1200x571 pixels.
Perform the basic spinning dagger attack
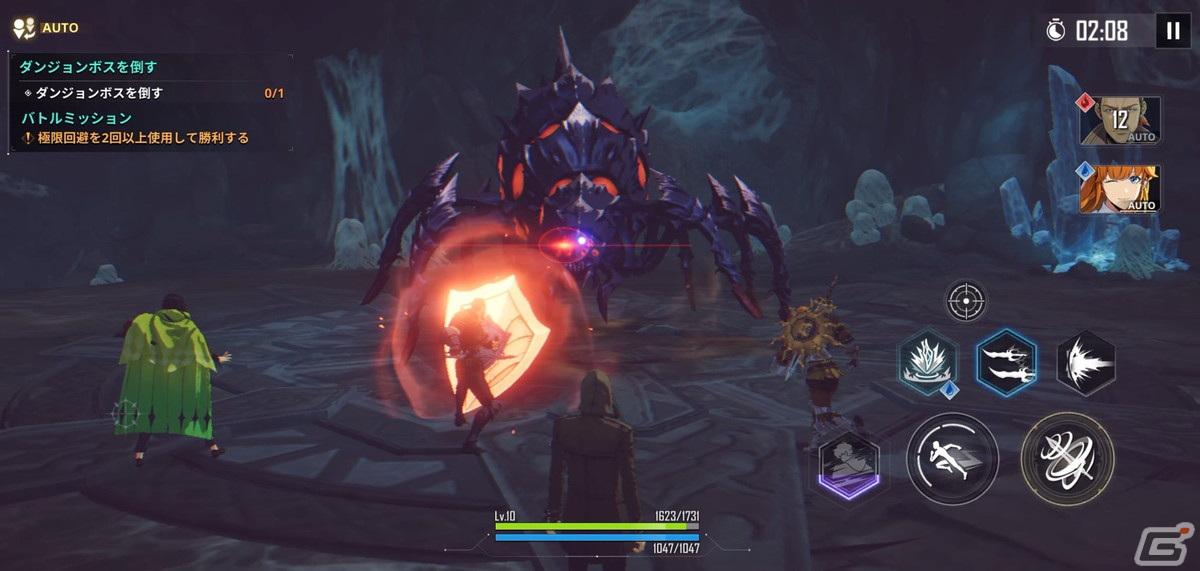coord(1067,460)
